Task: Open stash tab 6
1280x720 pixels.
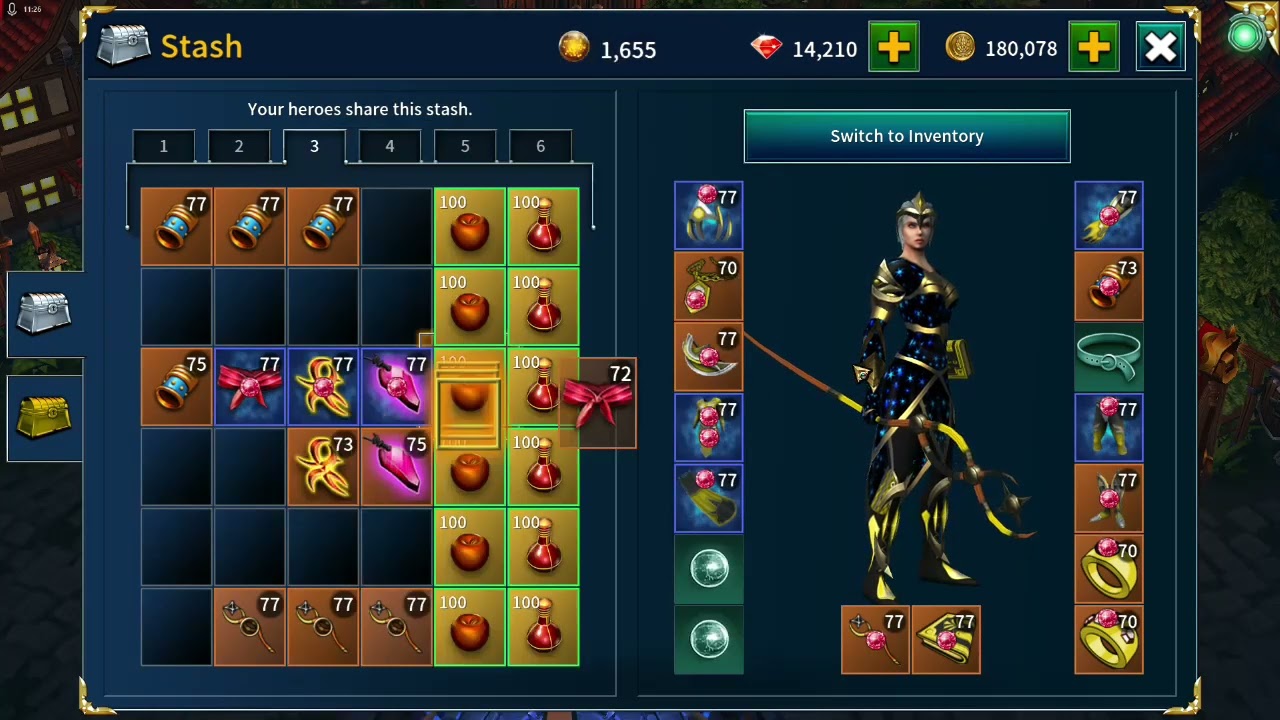Action: tap(540, 147)
